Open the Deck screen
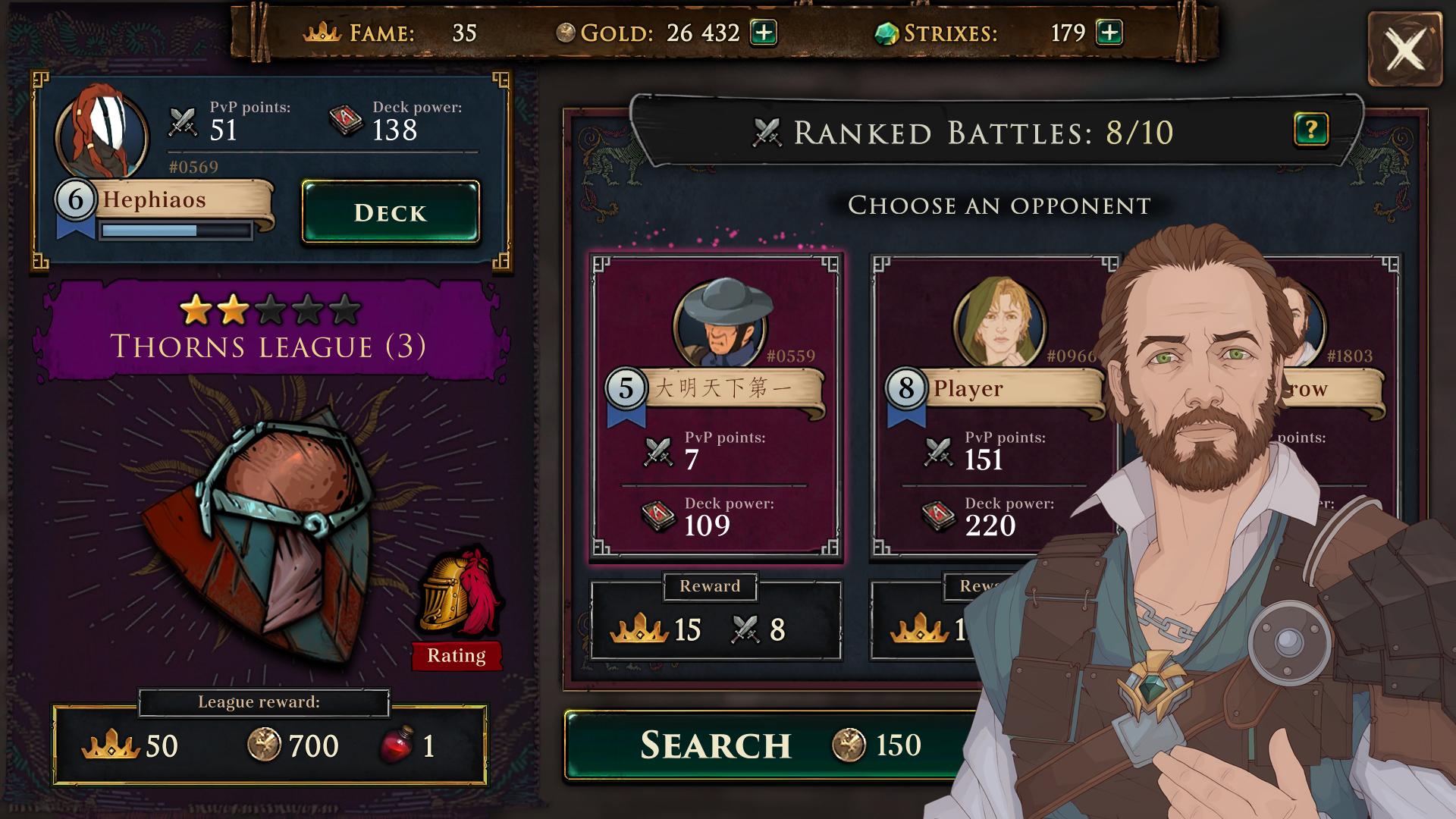The width and height of the screenshot is (1456, 819). pyautogui.click(x=391, y=213)
